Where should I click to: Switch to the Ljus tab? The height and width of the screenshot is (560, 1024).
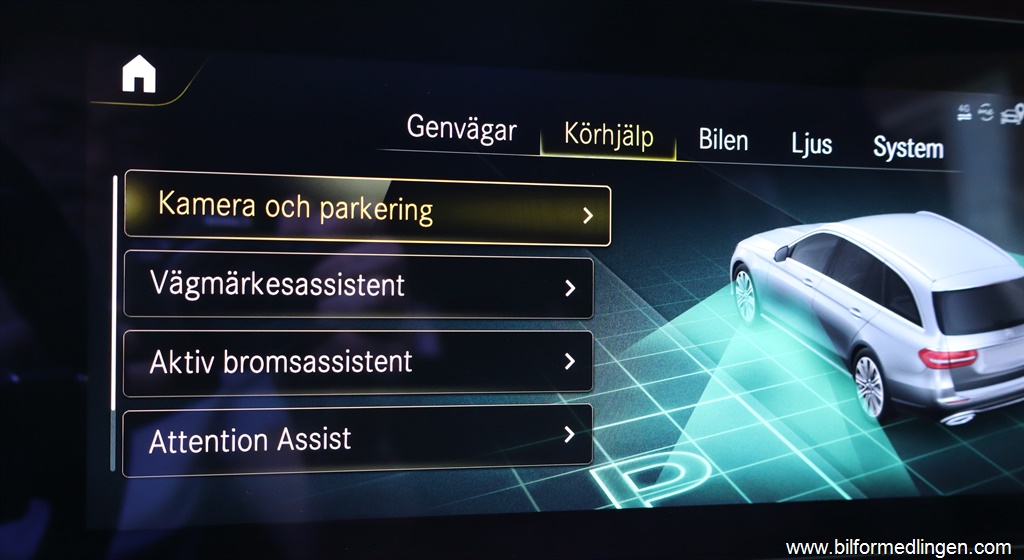pos(811,144)
